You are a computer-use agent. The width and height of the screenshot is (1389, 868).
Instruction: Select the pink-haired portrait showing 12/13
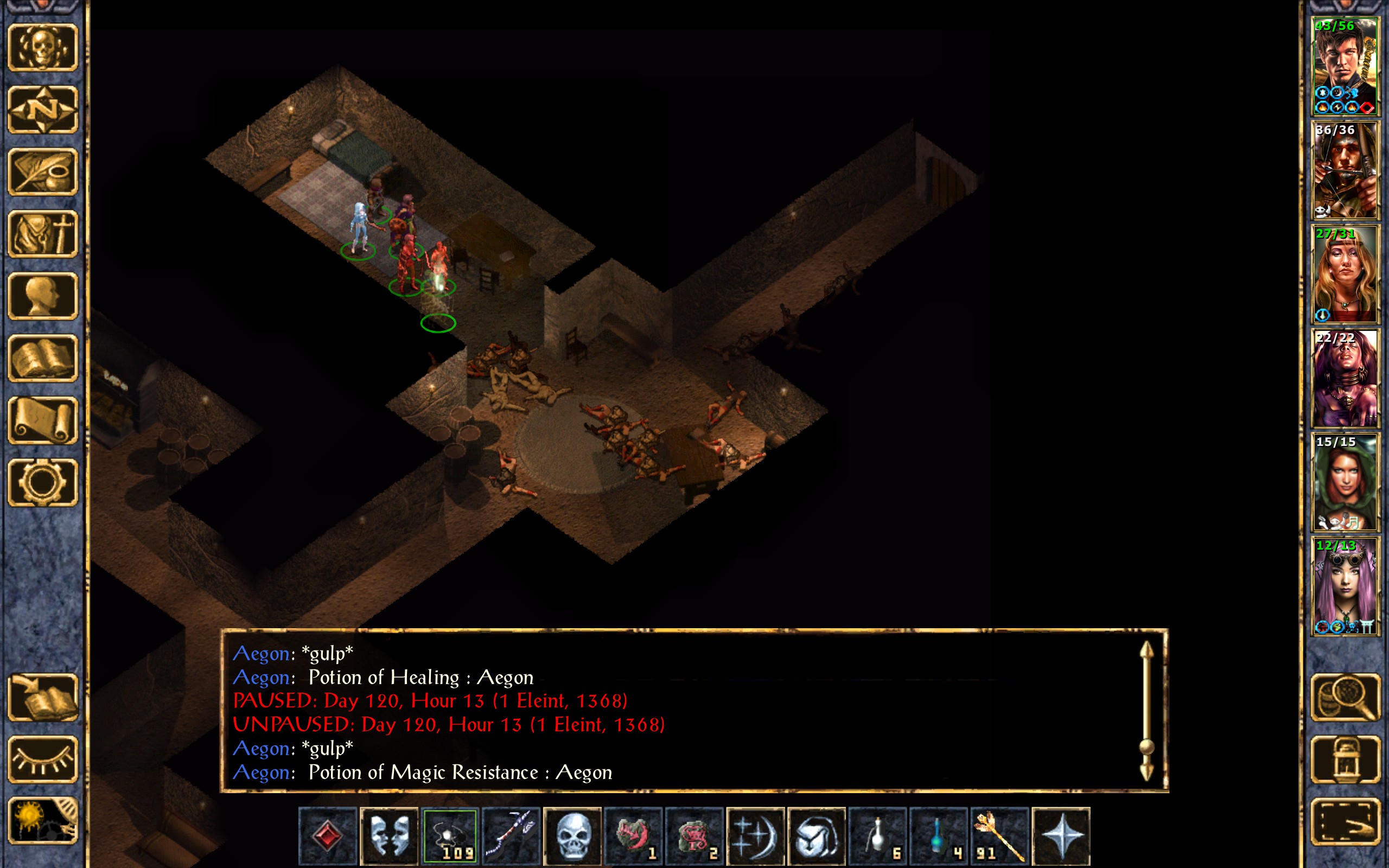click(x=1345, y=586)
